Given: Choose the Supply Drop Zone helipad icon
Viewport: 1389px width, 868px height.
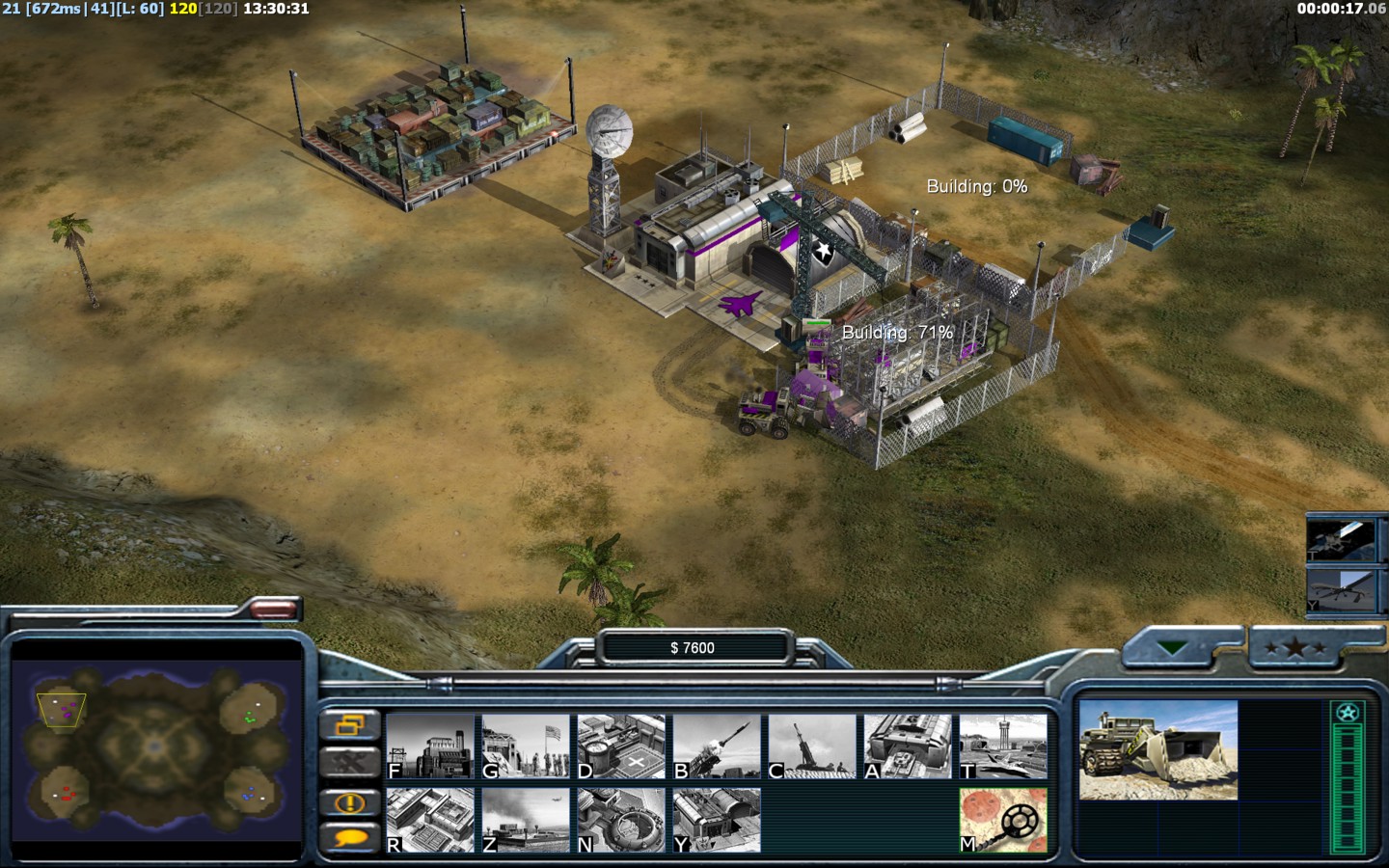Looking at the screenshot, I should 621,746.
